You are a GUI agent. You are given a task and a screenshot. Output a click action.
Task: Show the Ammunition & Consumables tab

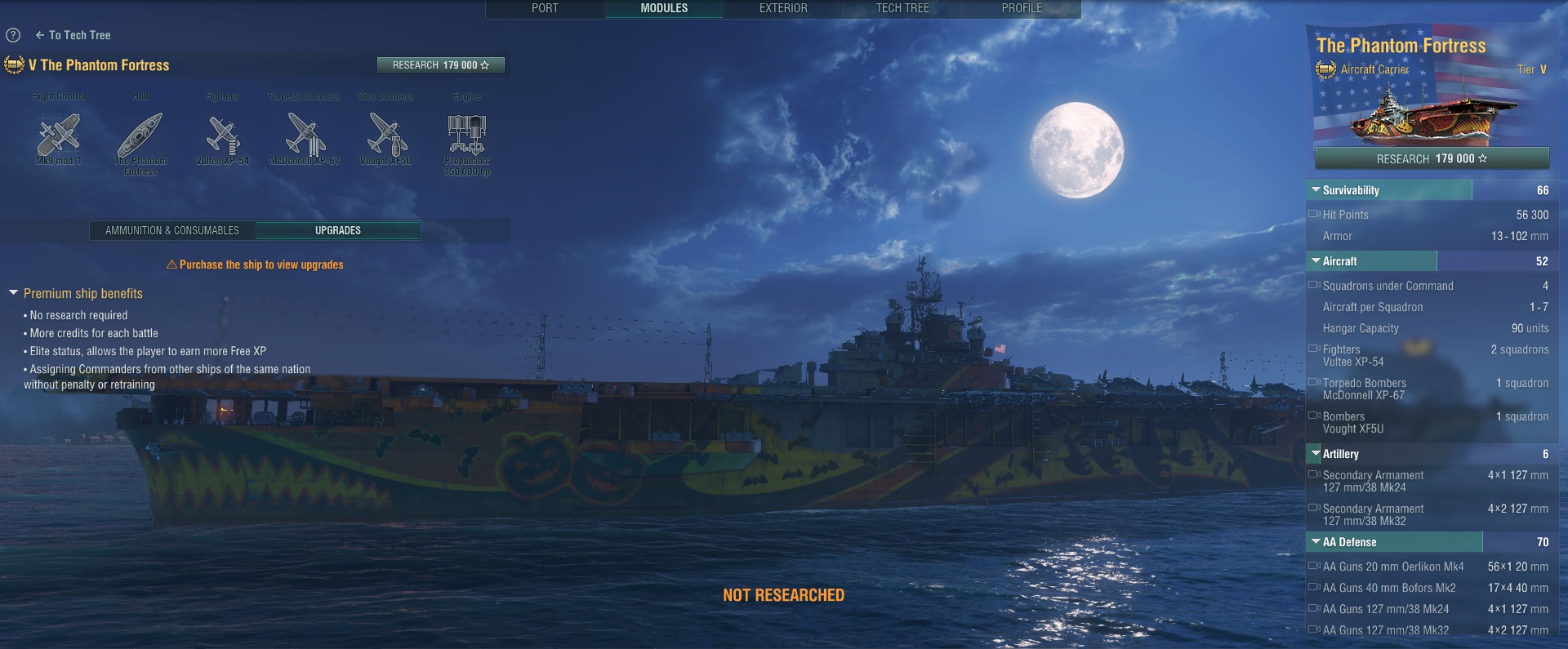172,231
